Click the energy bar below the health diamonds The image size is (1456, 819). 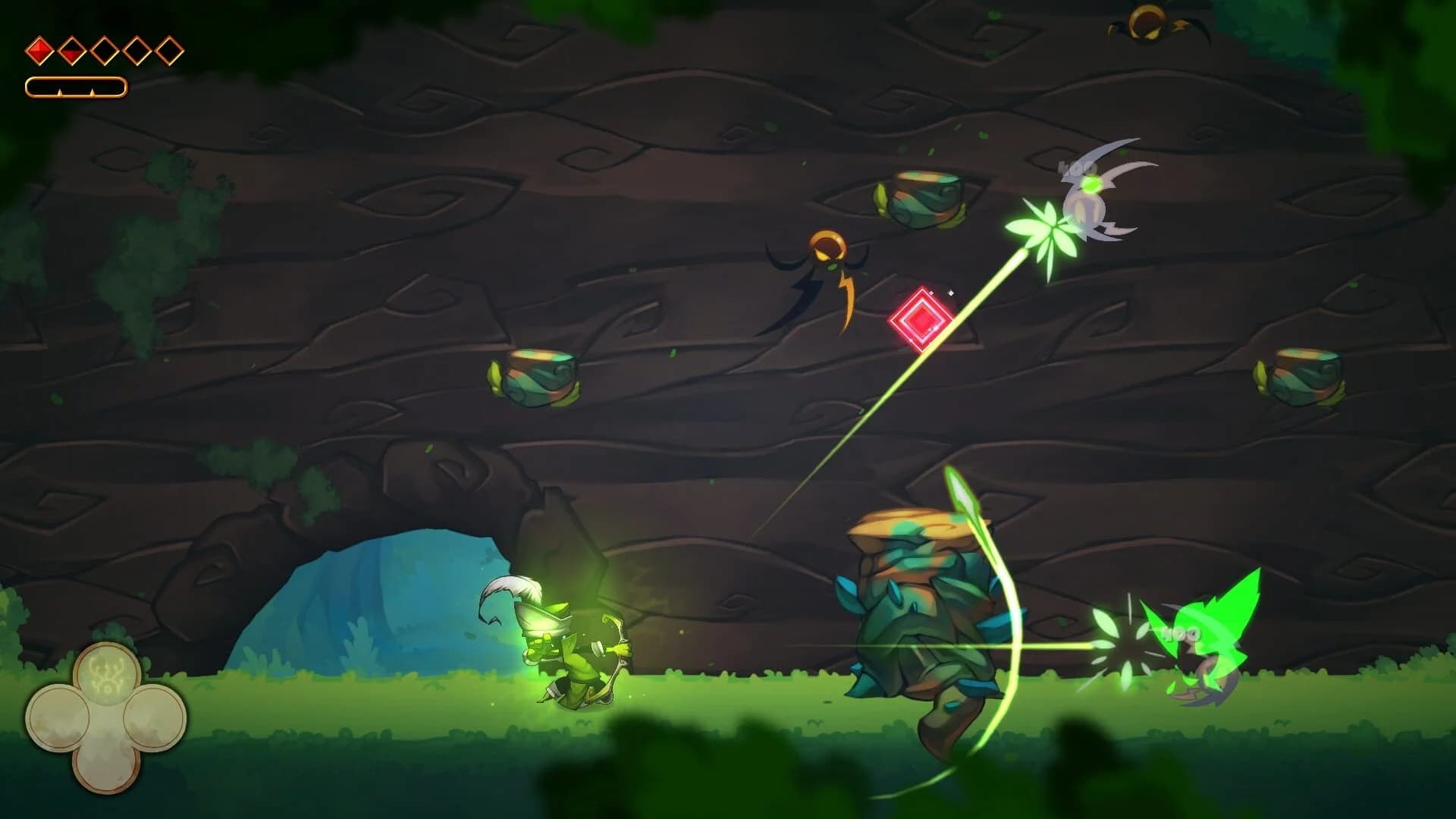click(x=76, y=86)
